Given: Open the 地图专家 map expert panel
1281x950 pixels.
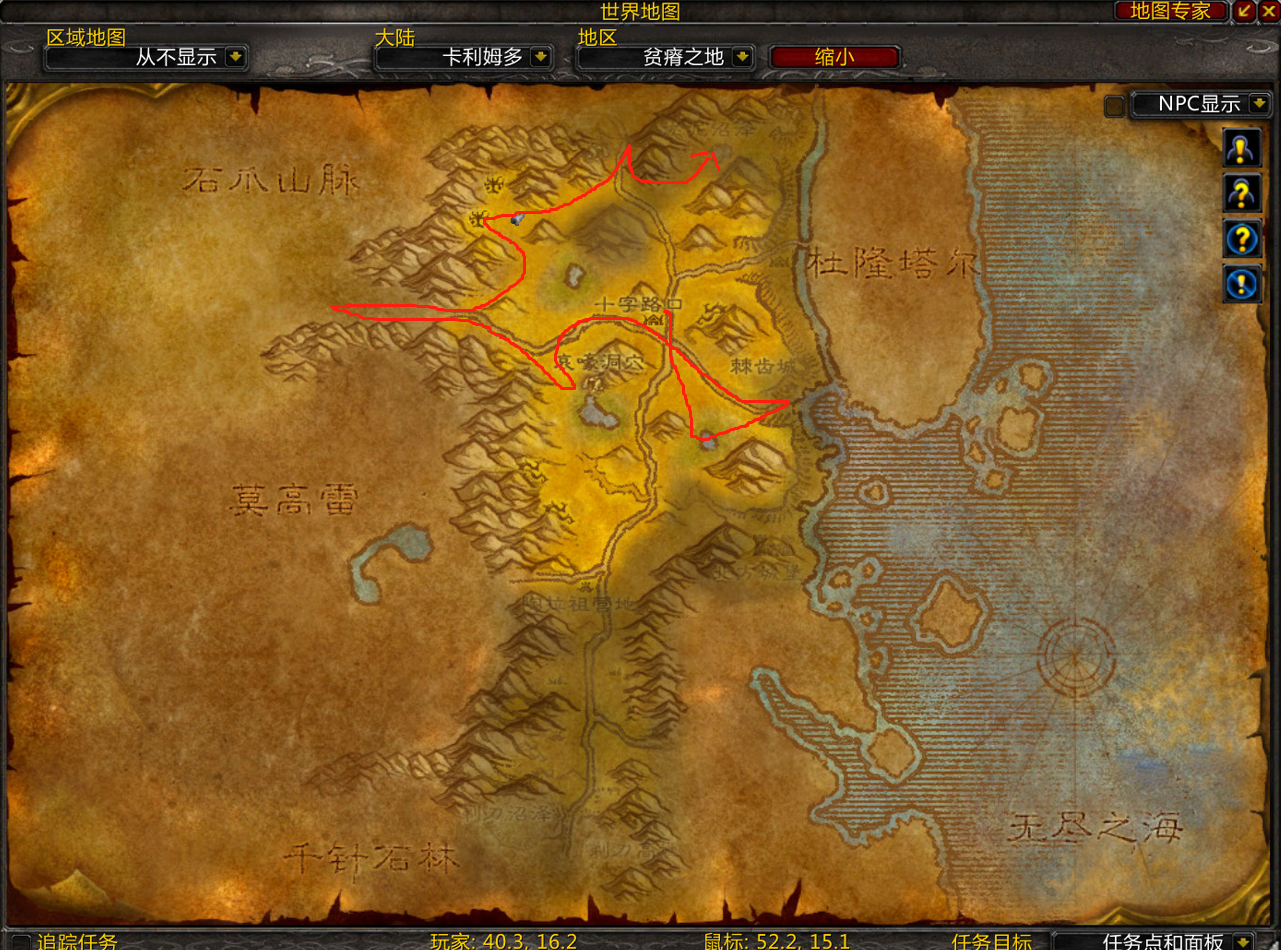Looking at the screenshot, I should coord(1170,11).
